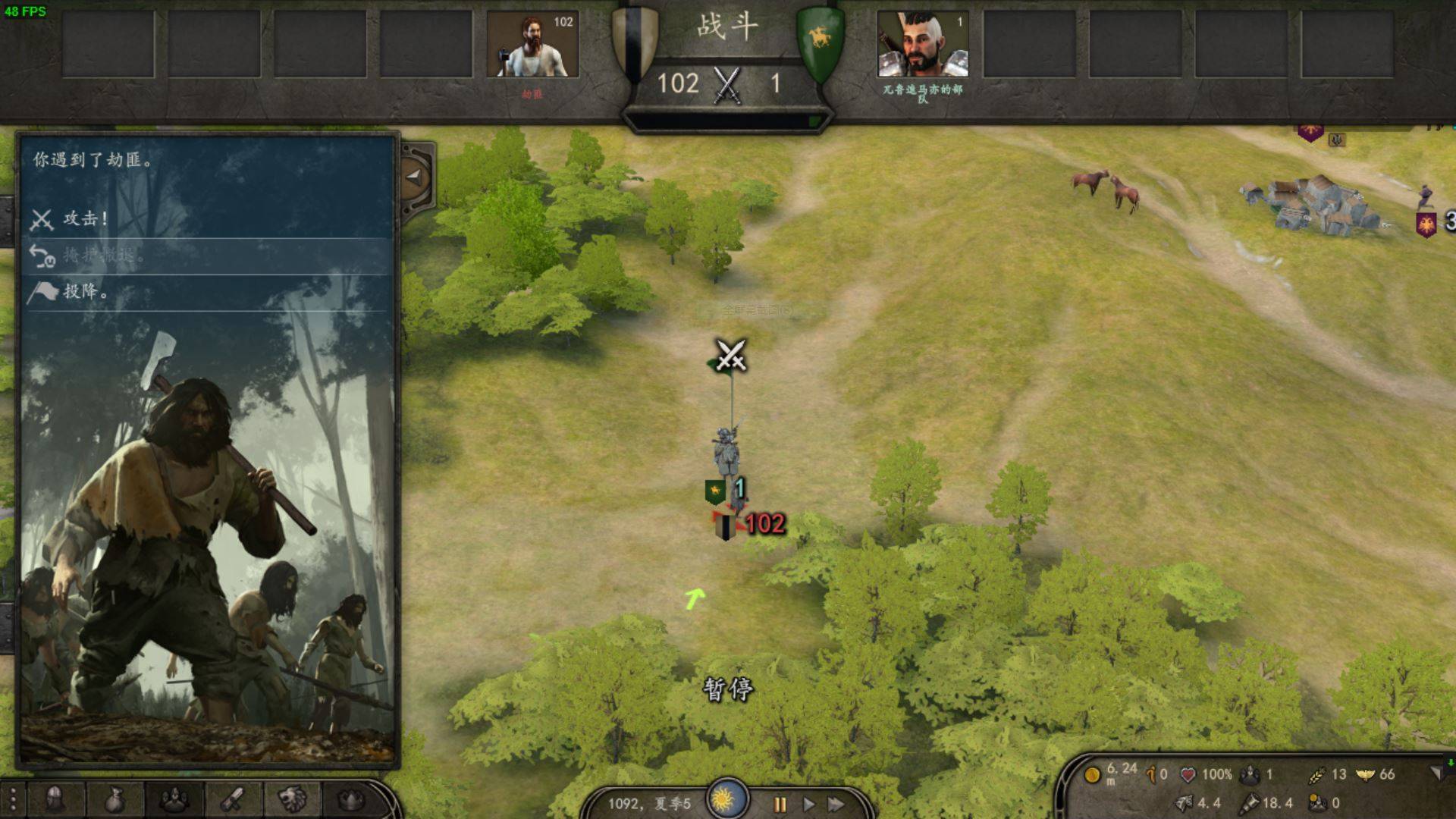Click the gold coin icon

tap(1093, 775)
